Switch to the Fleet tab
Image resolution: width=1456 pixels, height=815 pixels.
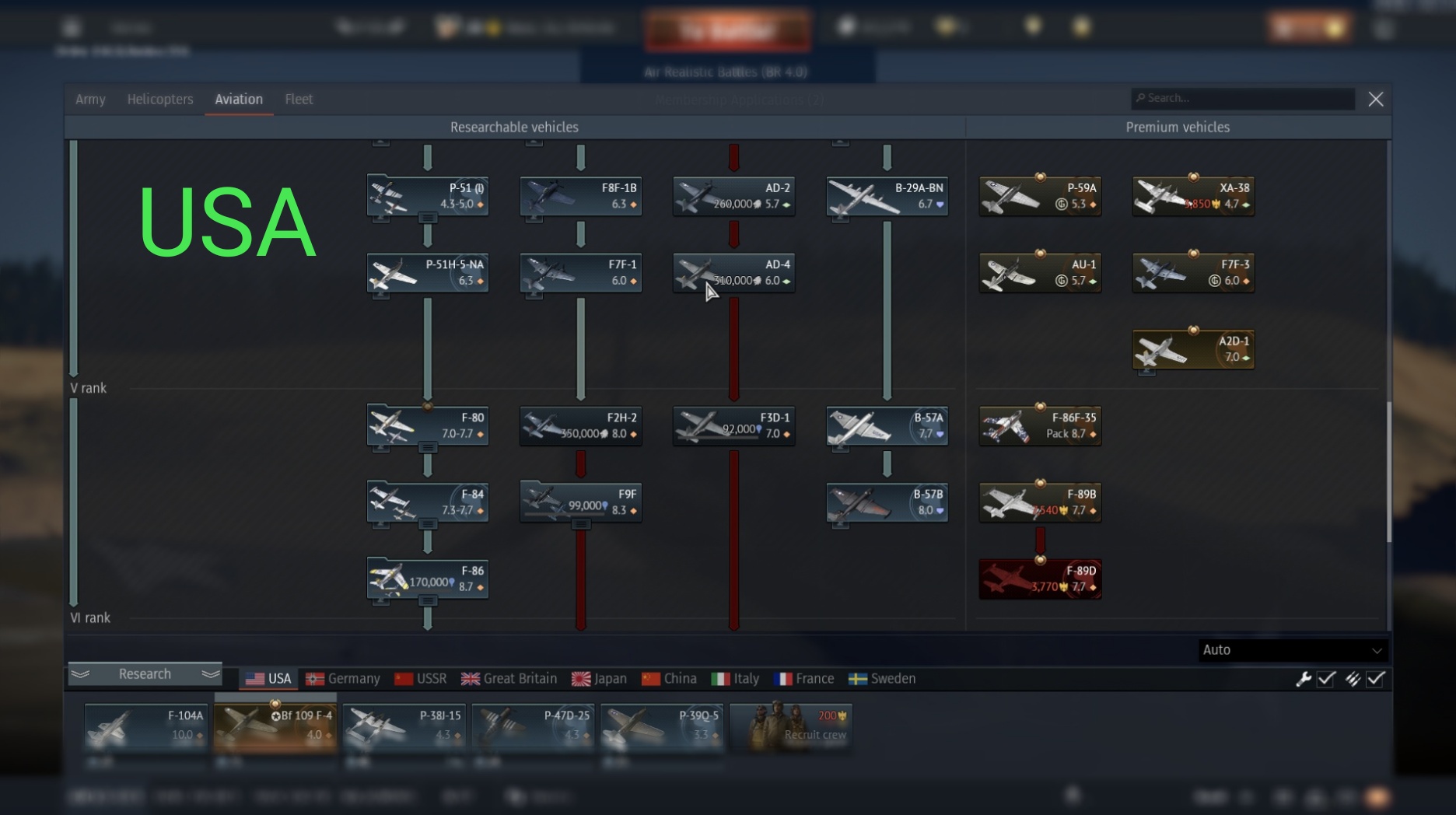tap(299, 99)
